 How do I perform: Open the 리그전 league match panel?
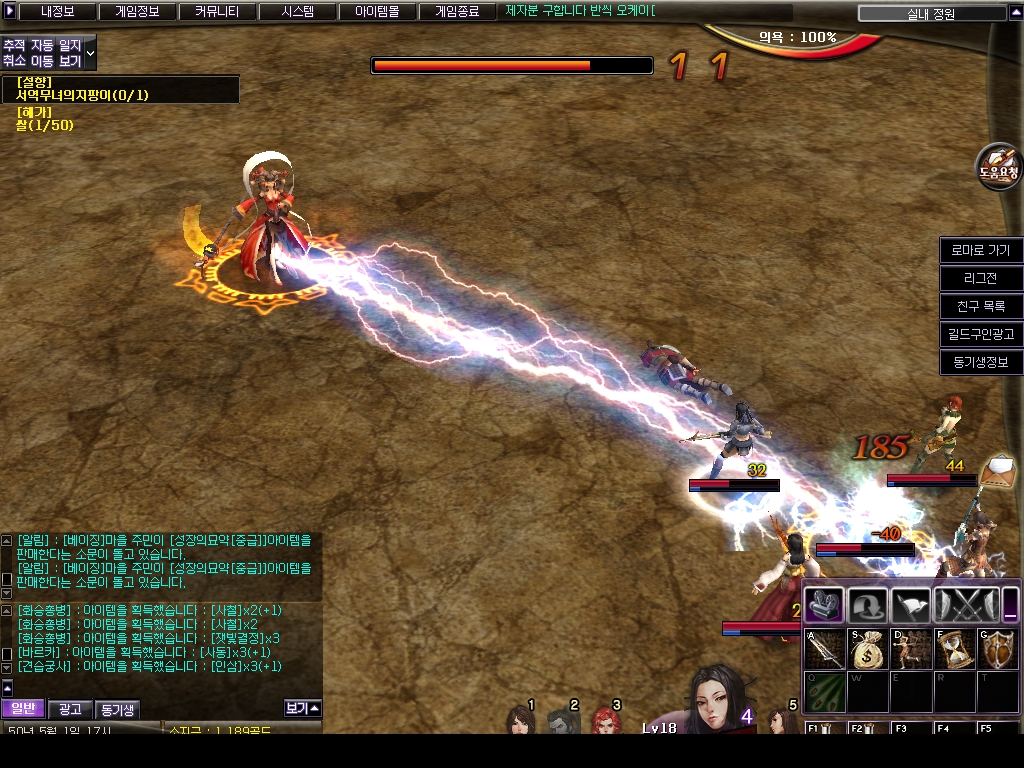point(981,278)
